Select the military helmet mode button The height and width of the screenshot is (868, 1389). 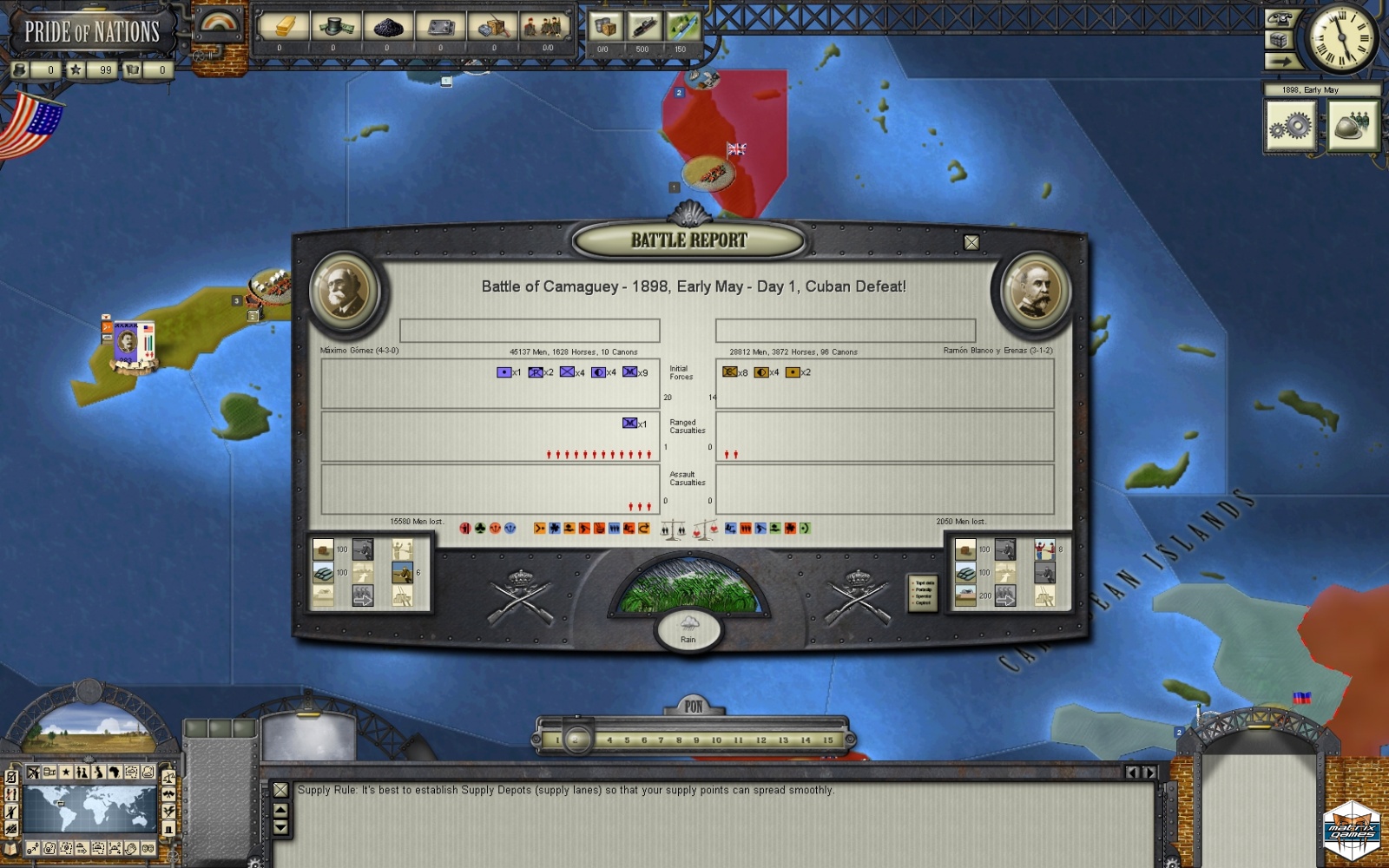pos(1352,127)
